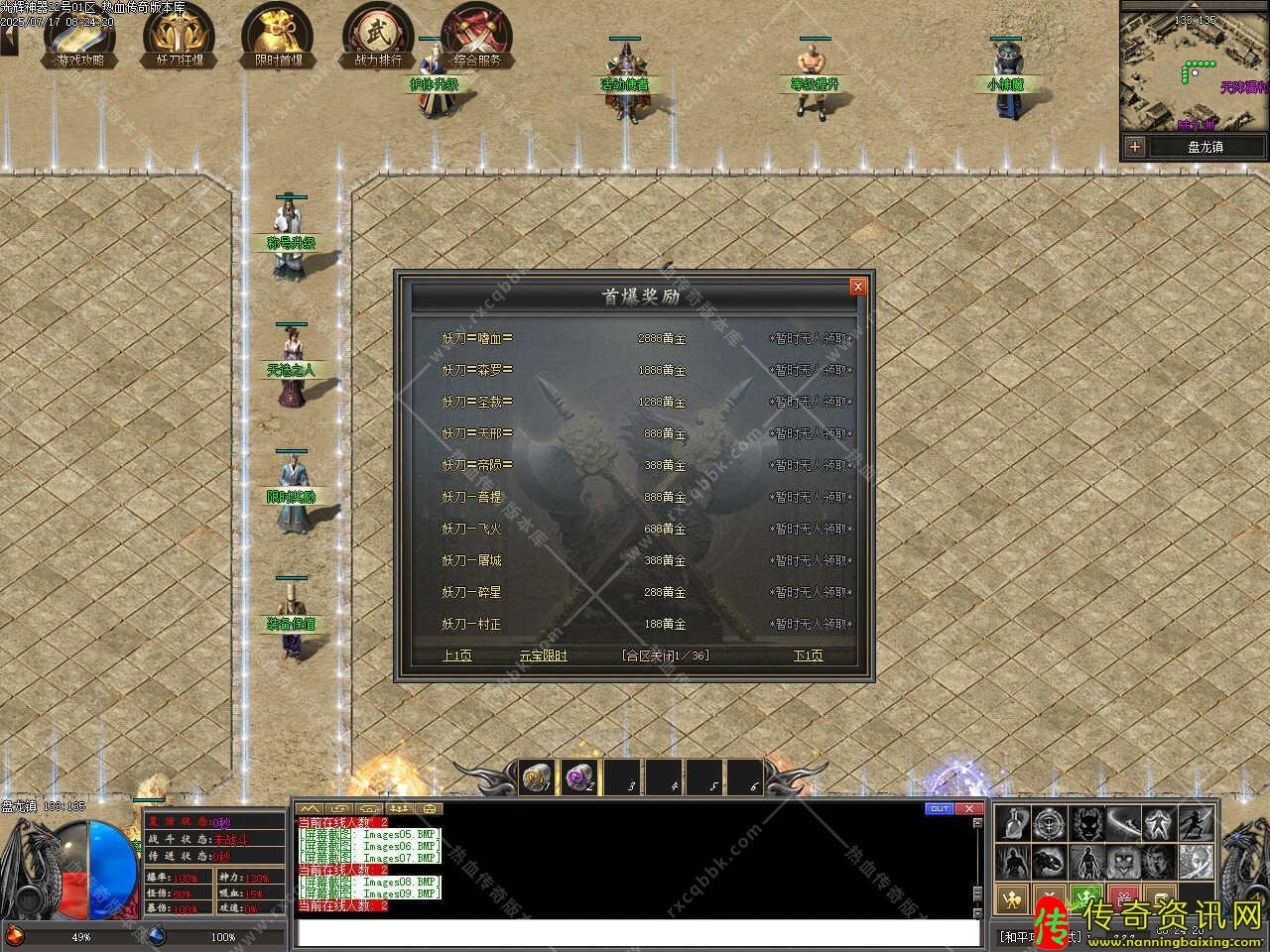Image resolution: width=1270 pixels, height=952 pixels.
Task: Open the 战力排行 power ranking
Action: (x=378, y=37)
